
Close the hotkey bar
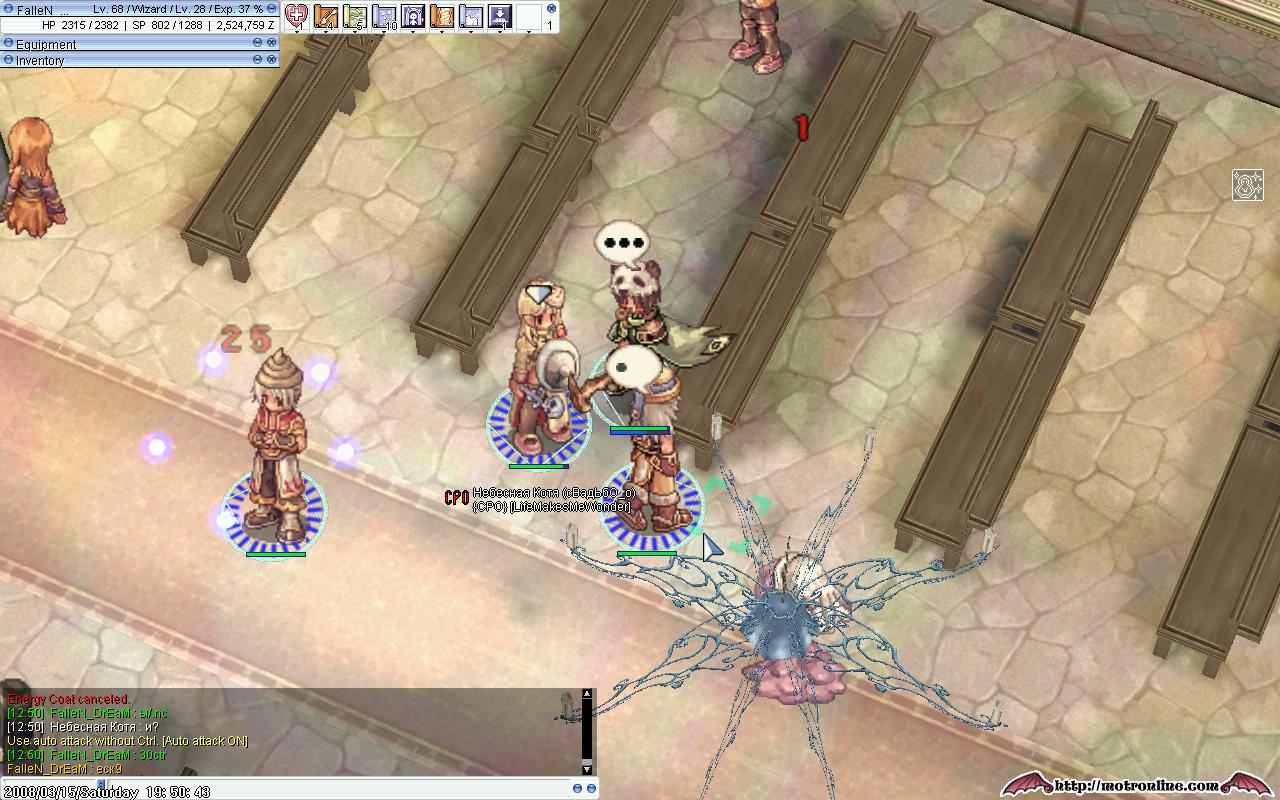point(551,9)
